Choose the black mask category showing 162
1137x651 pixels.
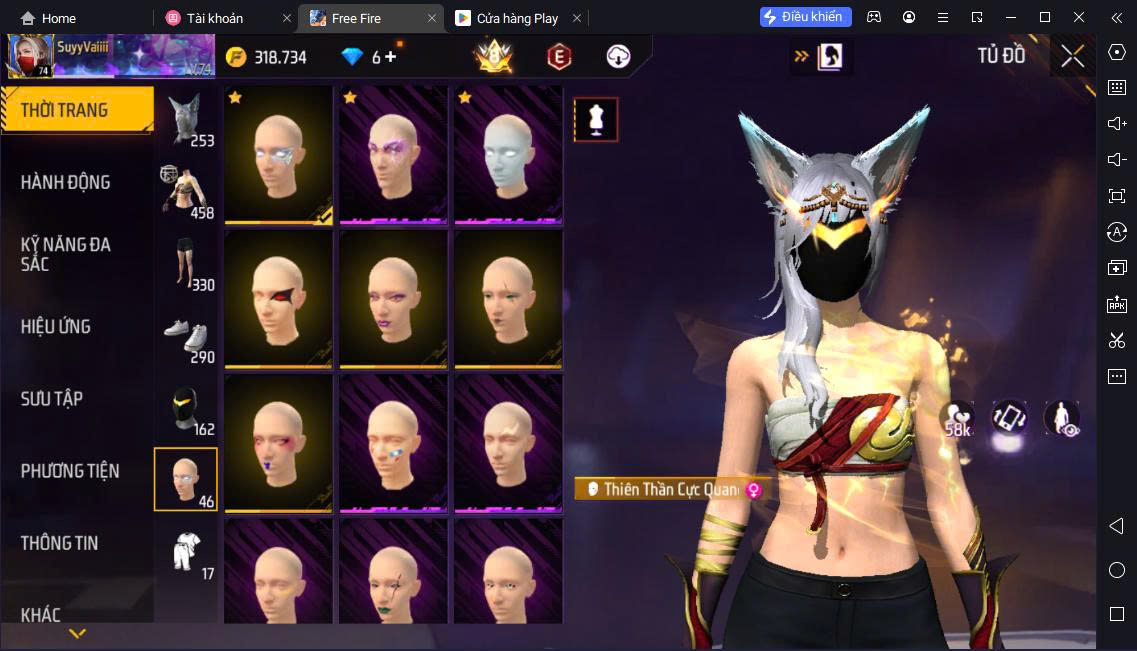point(186,408)
